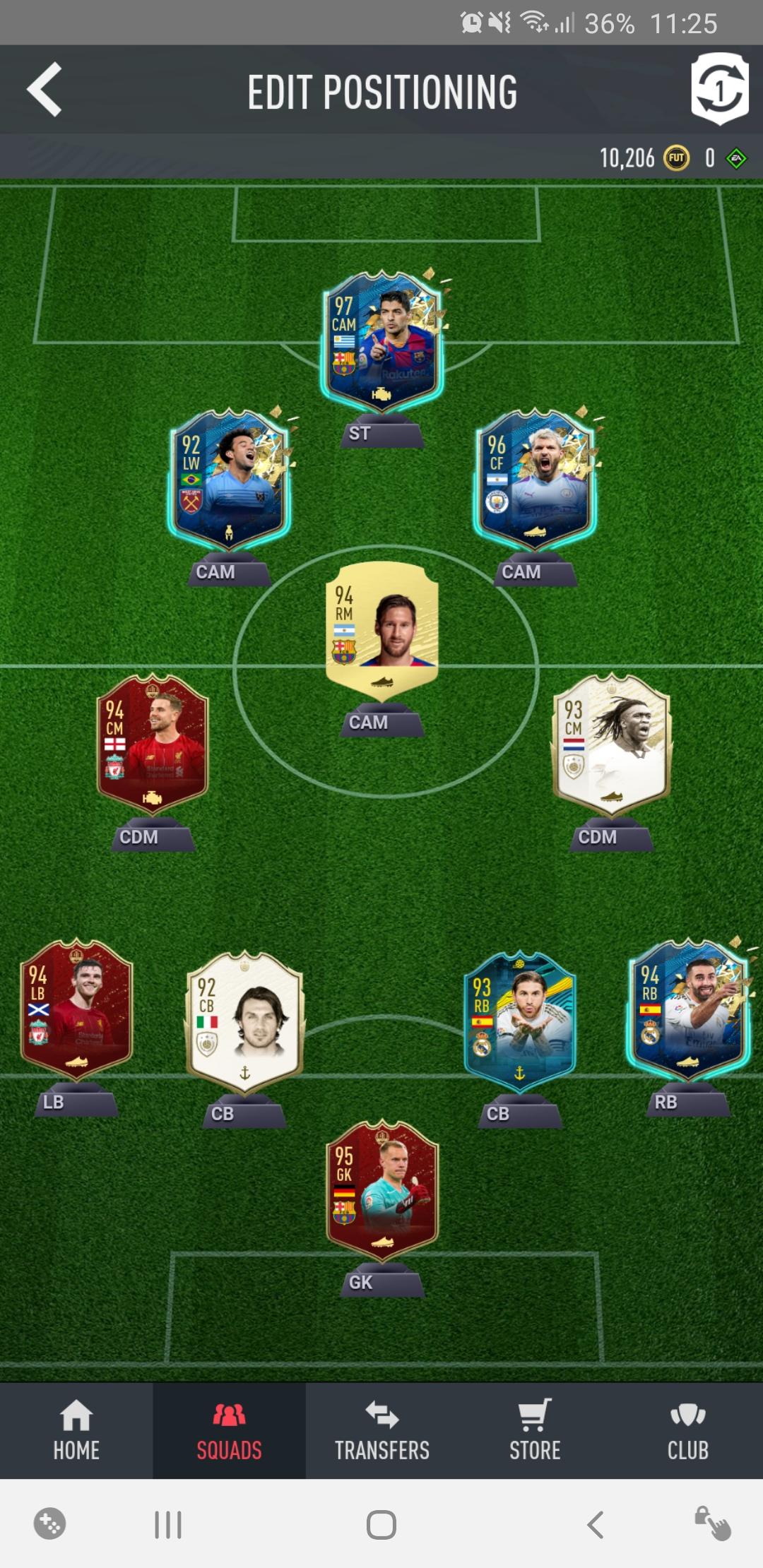Select the 93 RB Real Madrid card

(520, 1022)
